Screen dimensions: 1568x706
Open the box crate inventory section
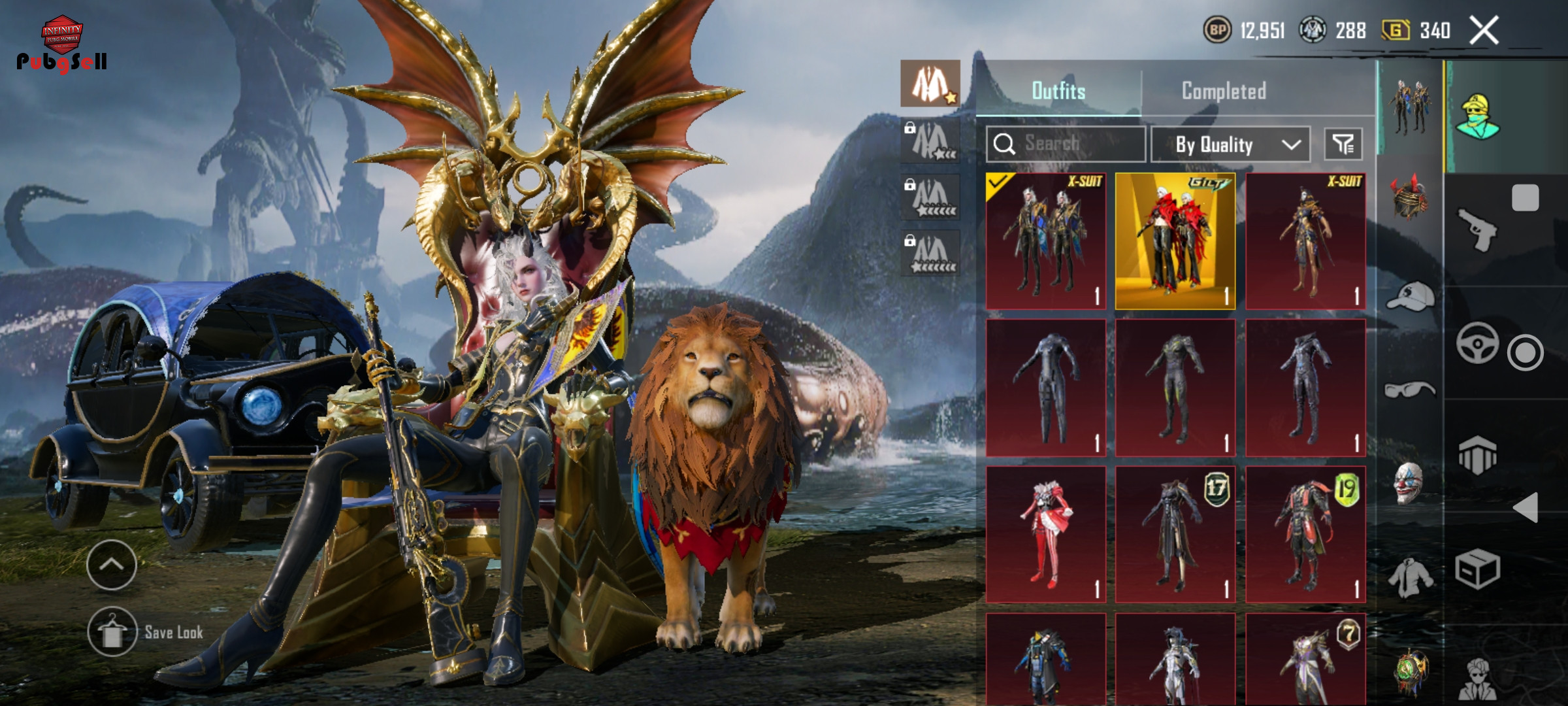tap(1477, 569)
